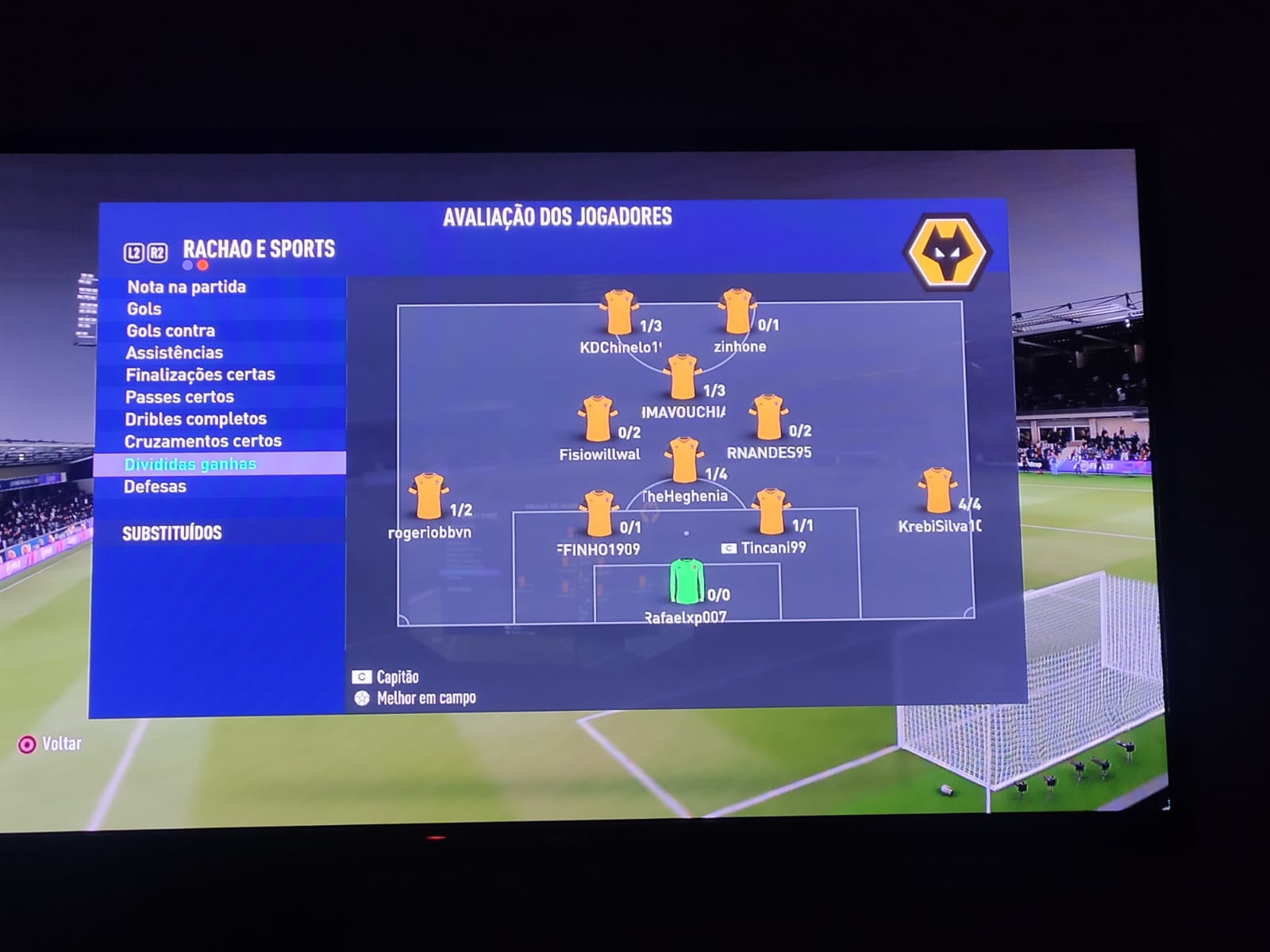The image size is (1270, 952).
Task: Open the Assistências stat view
Action: (175, 353)
